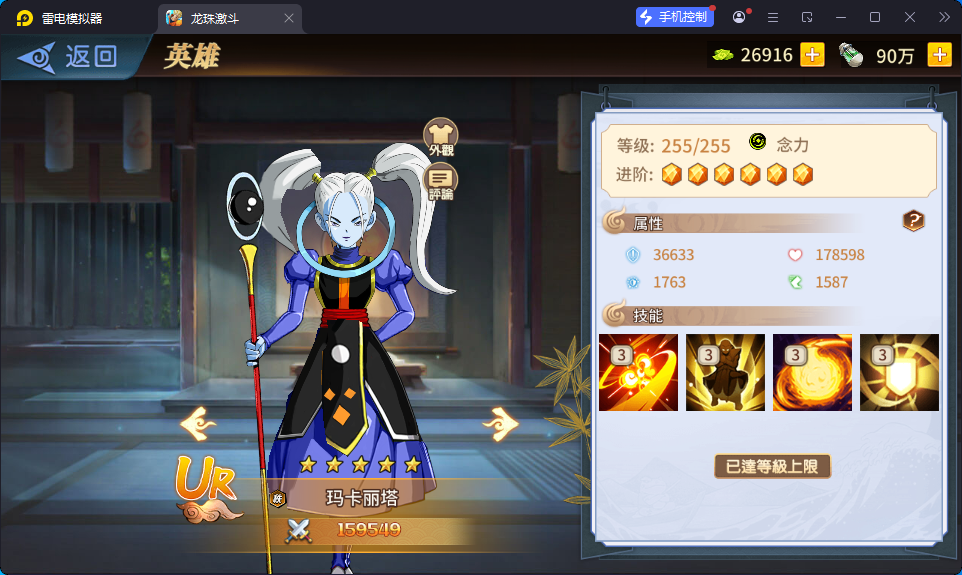Switch to the previous hero with left arrow
Screen dimensions: 962x575
coord(198,424)
